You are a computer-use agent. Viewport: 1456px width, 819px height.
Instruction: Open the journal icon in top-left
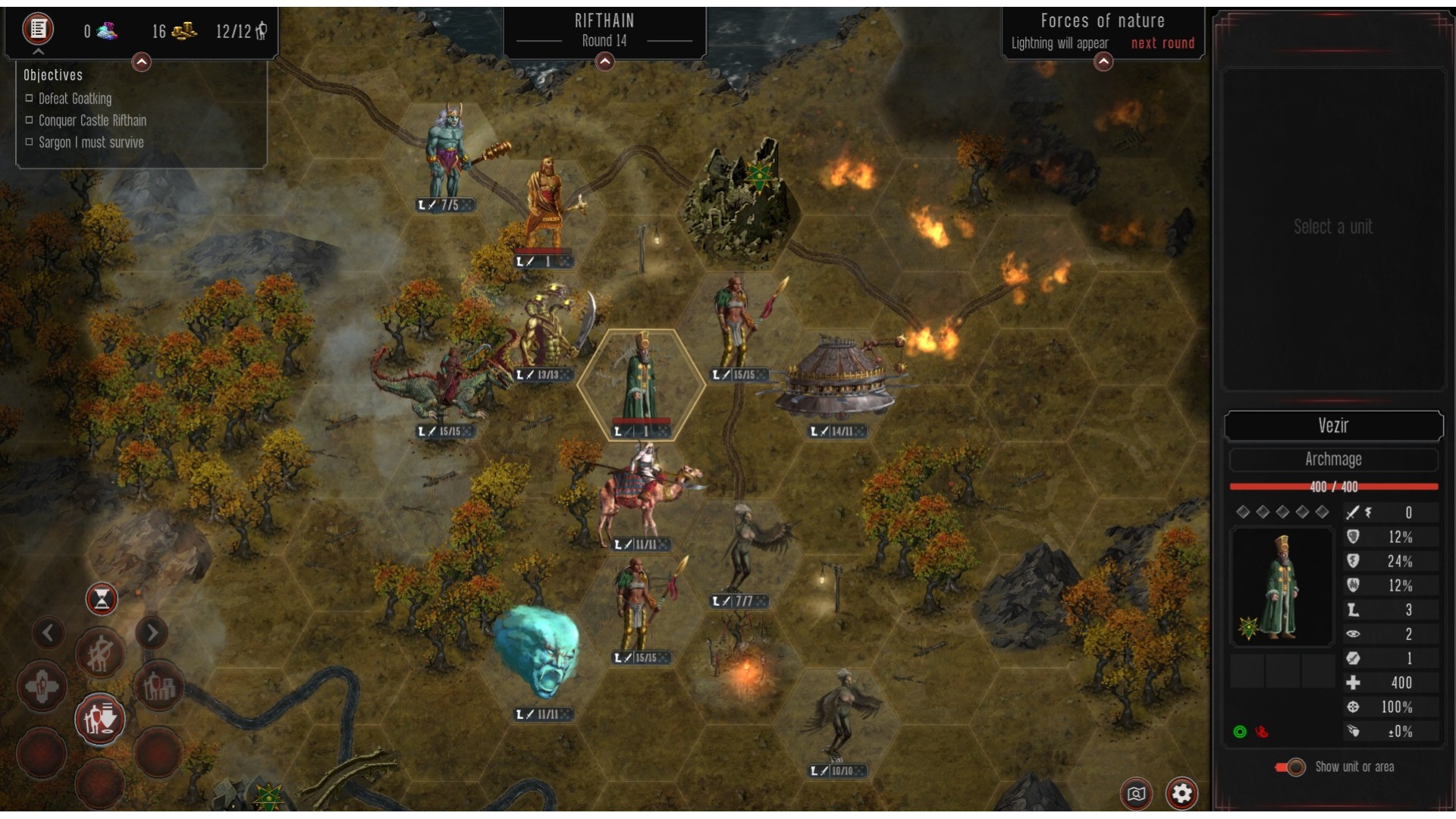point(38,30)
